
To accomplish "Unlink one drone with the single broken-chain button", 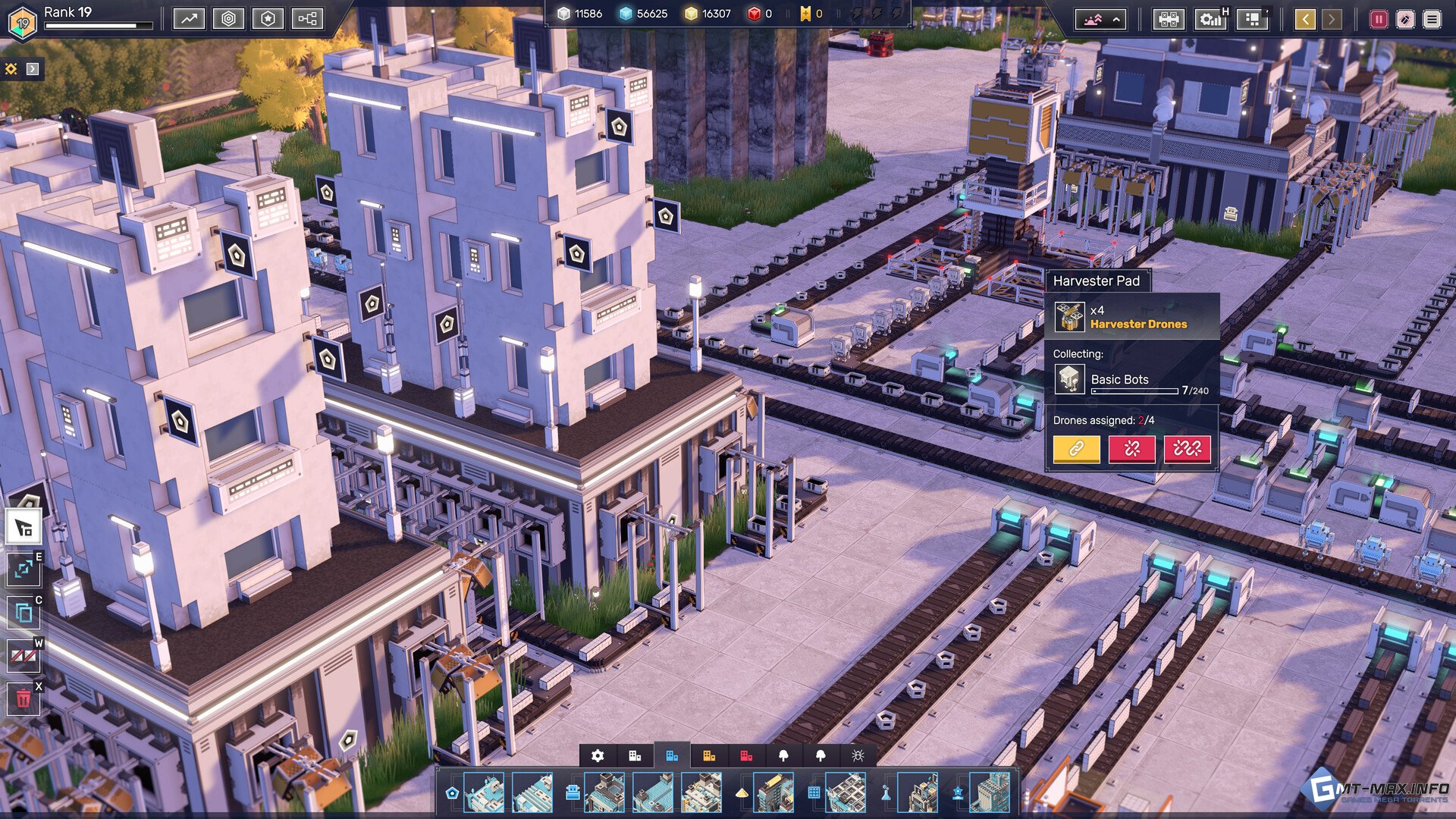I will pyautogui.click(x=1131, y=449).
